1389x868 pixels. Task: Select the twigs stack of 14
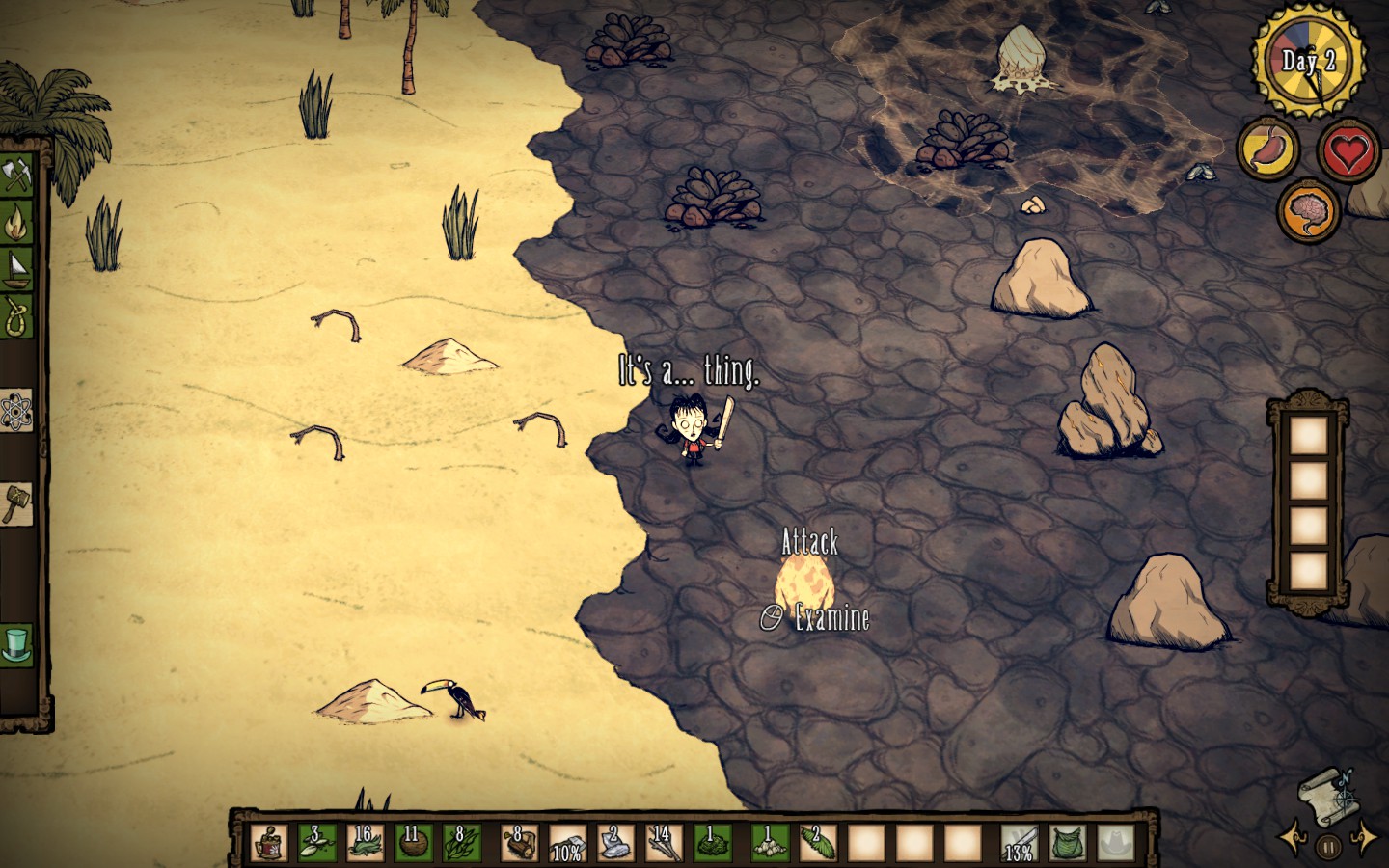click(663, 842)
